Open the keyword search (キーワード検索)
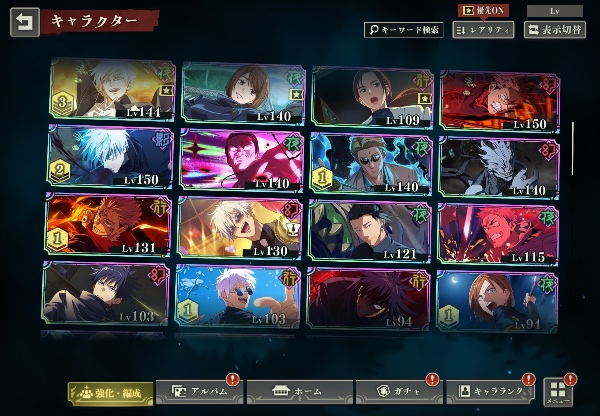 [x=403, y=30]
